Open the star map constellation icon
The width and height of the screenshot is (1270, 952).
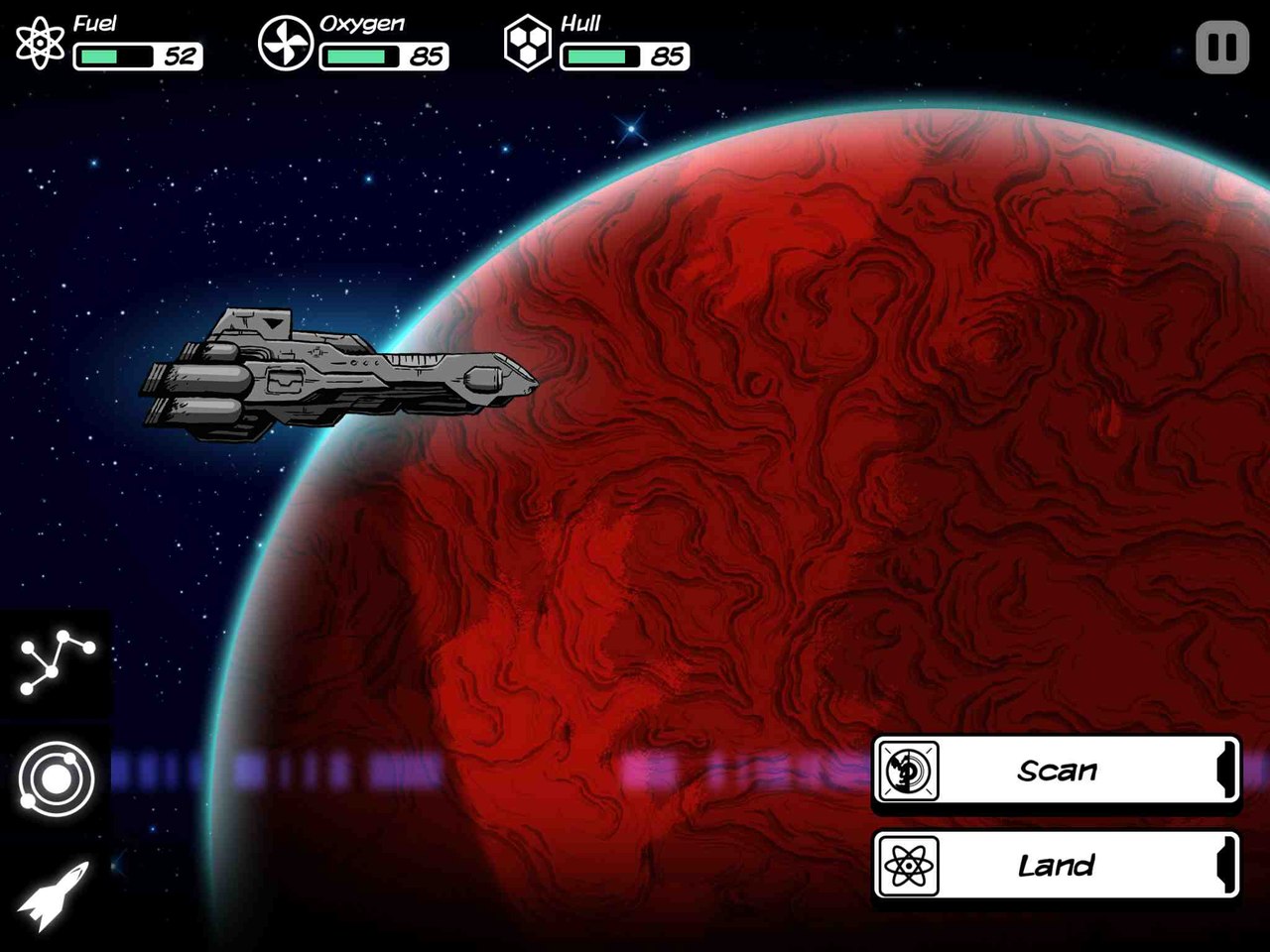[57, 660]
